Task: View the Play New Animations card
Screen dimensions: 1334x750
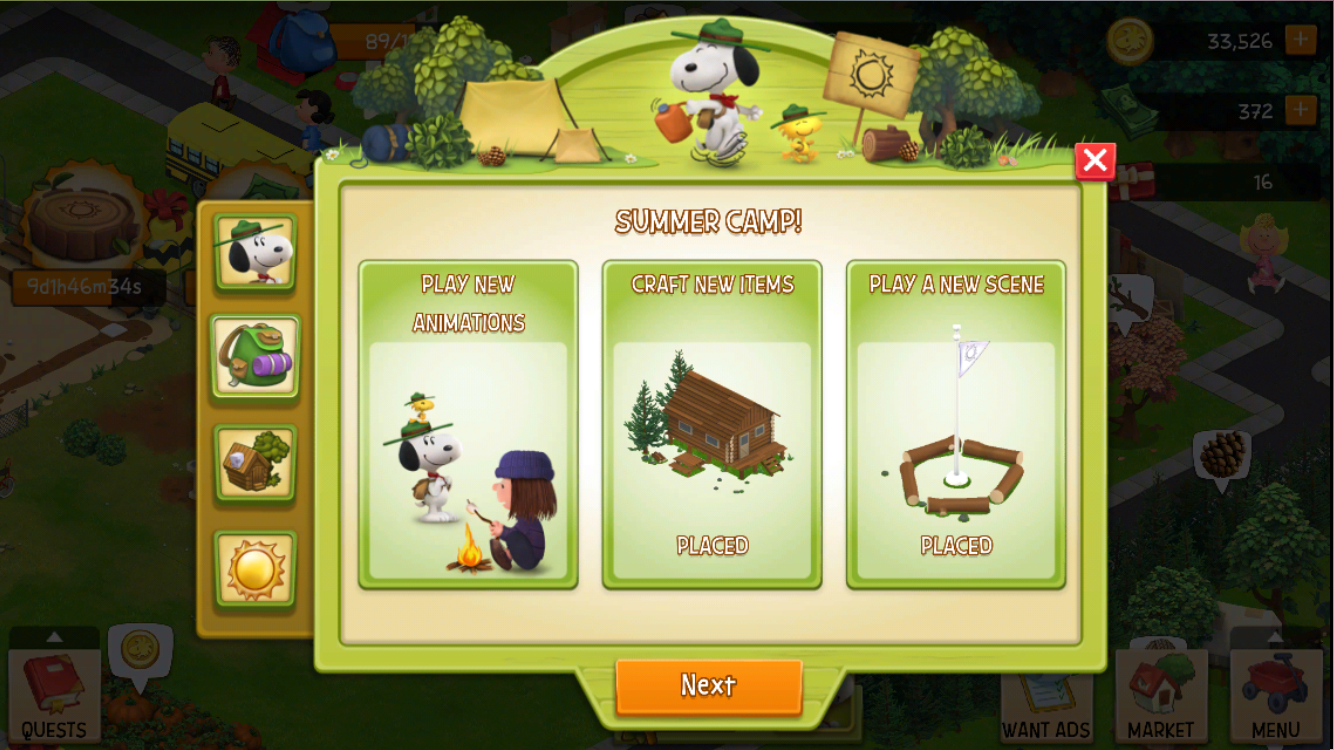Action: pos(468,424)
